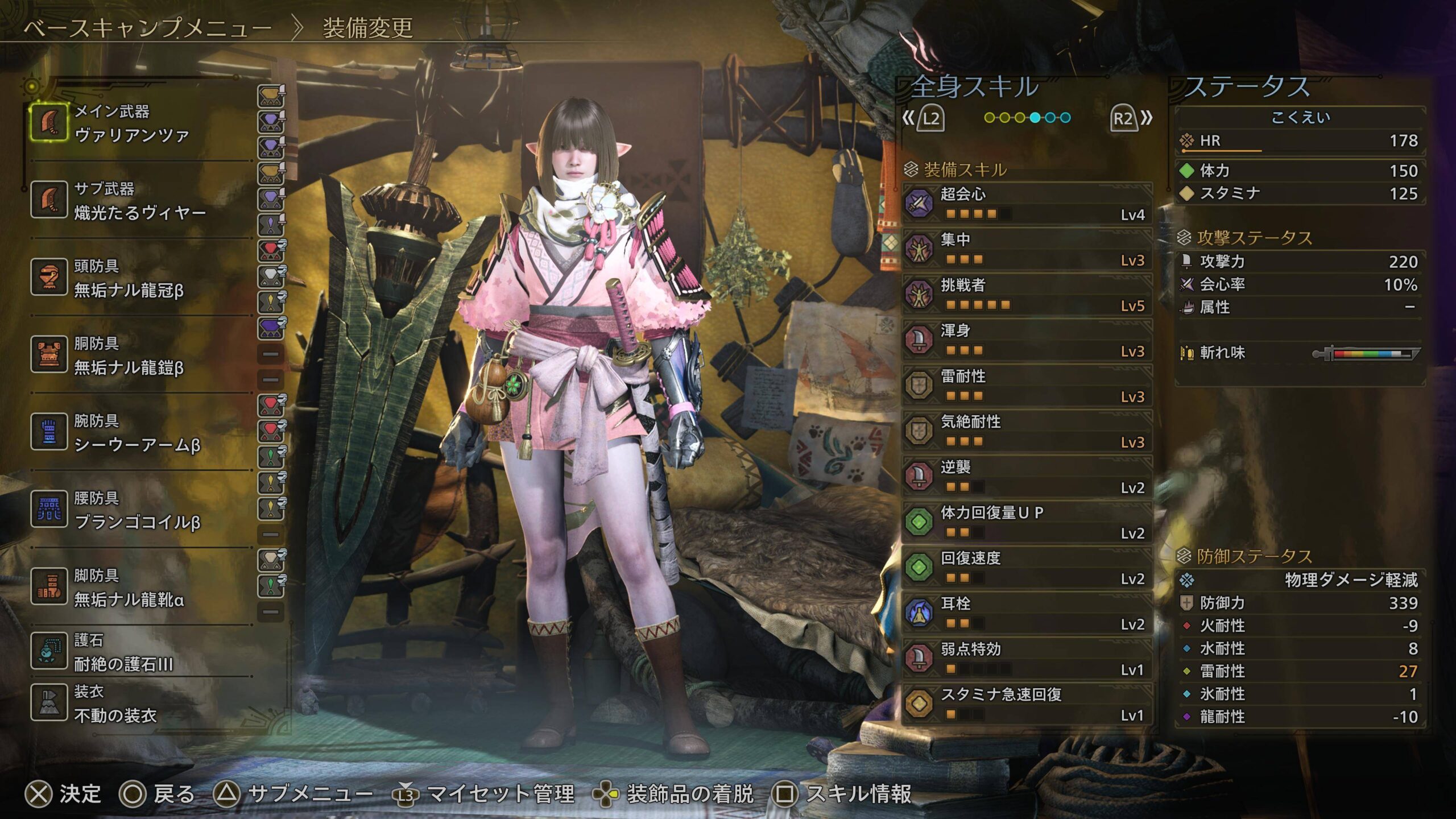Select the 集中 skill row
Viewport: 1456px width, 819px height.
pos(1027,249)
